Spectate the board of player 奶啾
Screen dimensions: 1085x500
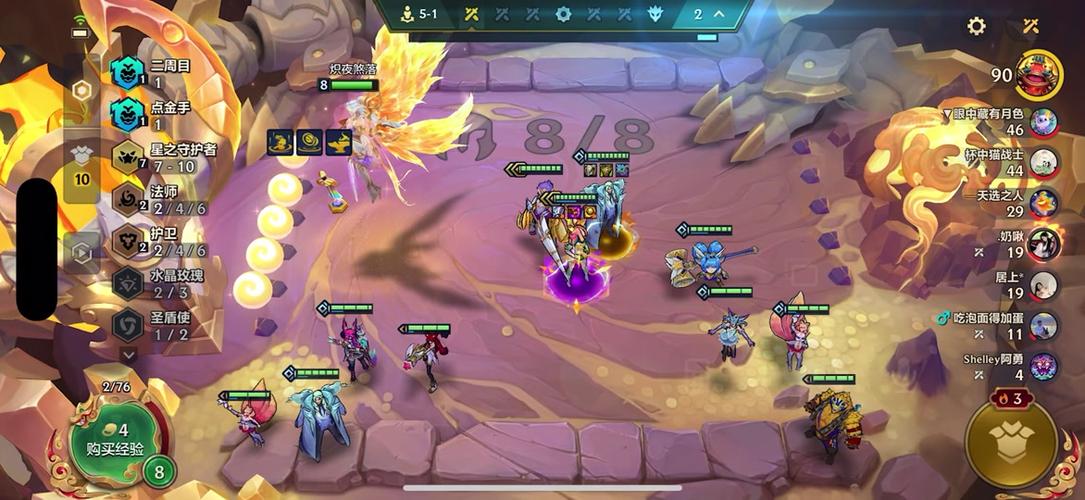tap(1043, 244)
